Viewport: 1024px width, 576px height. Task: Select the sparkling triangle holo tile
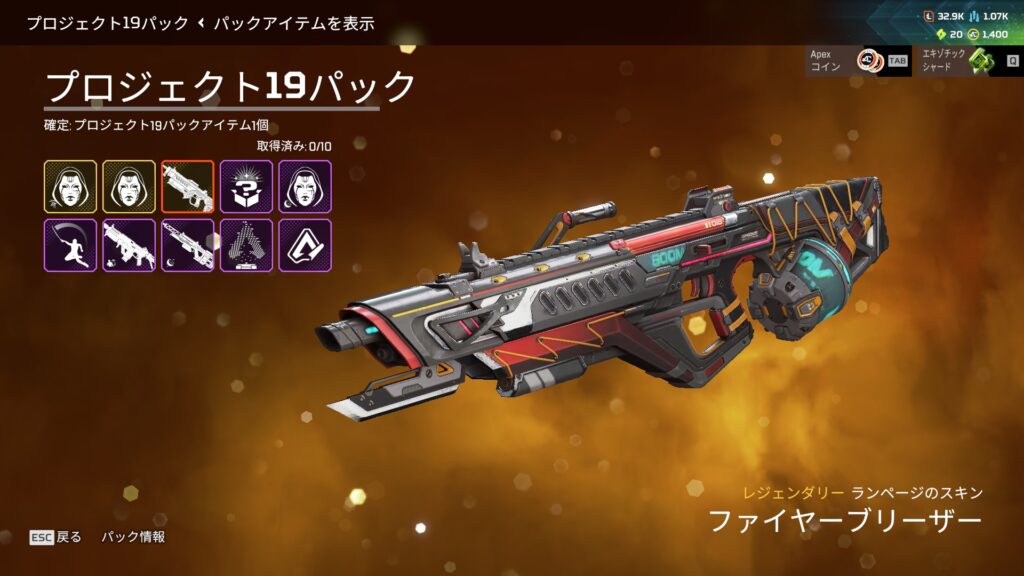(246, 246)
